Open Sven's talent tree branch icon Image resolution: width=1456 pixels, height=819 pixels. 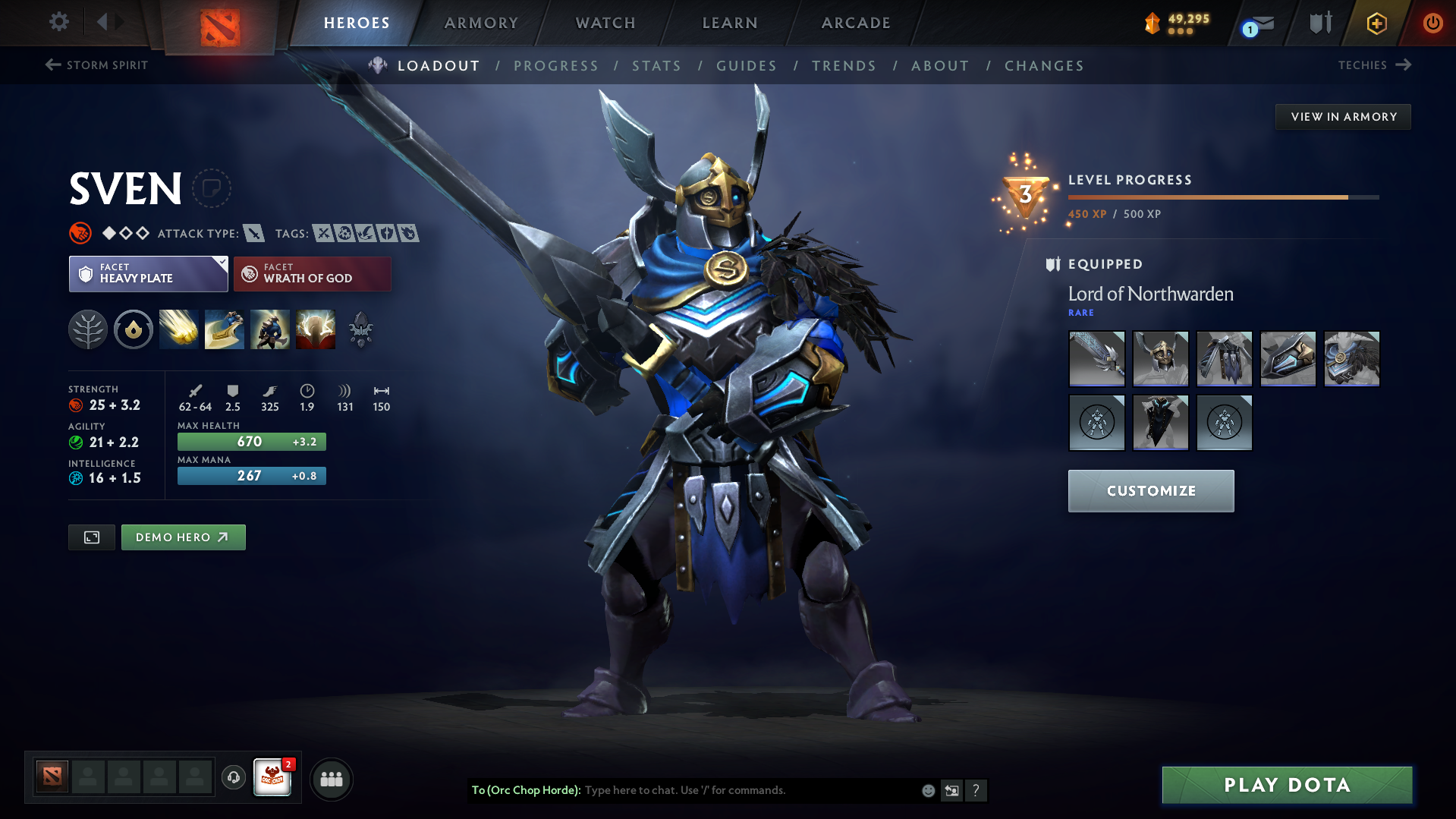[x=88, y=329]
